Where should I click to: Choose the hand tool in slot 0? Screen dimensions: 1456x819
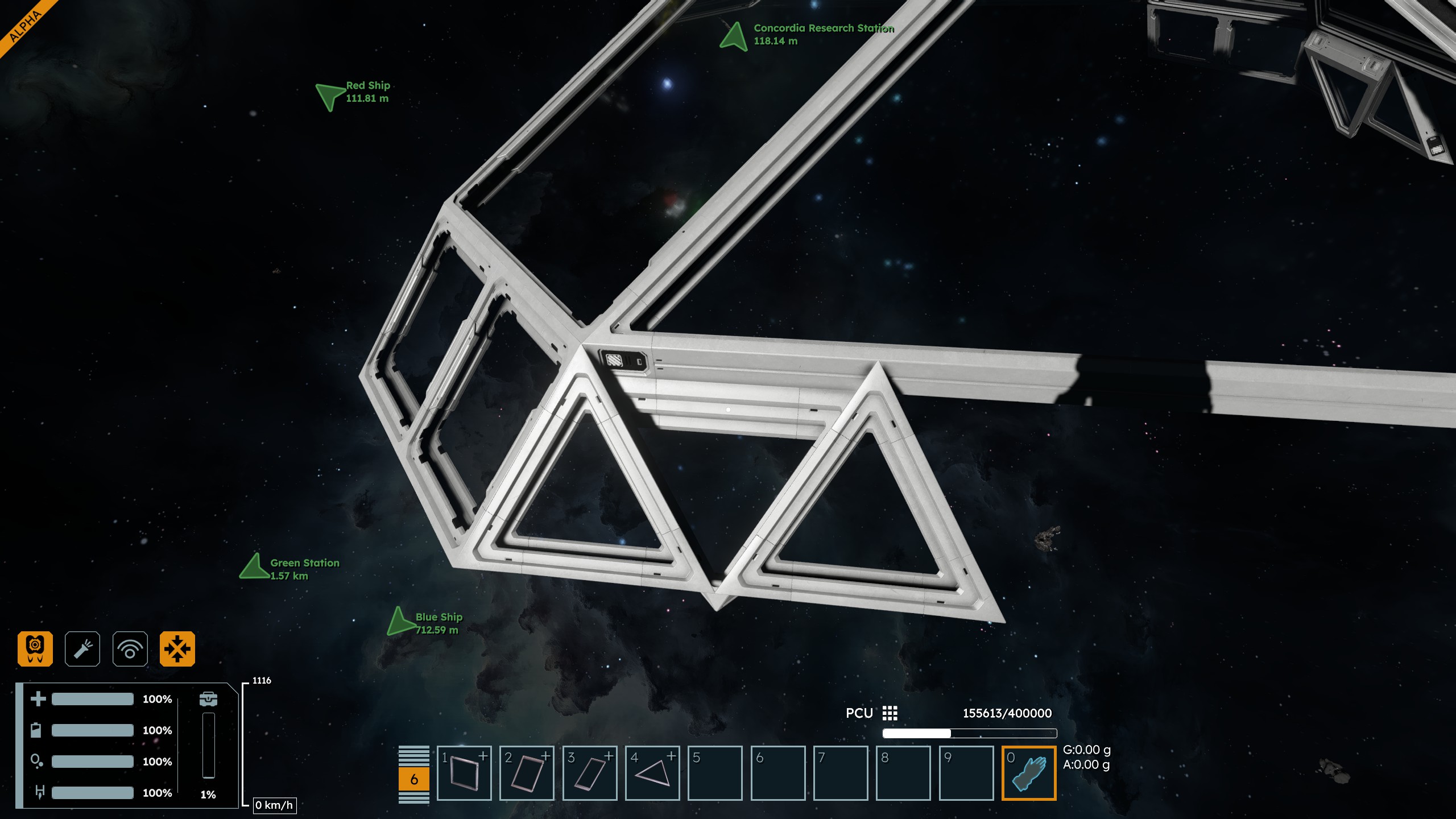pos(1029,773)
